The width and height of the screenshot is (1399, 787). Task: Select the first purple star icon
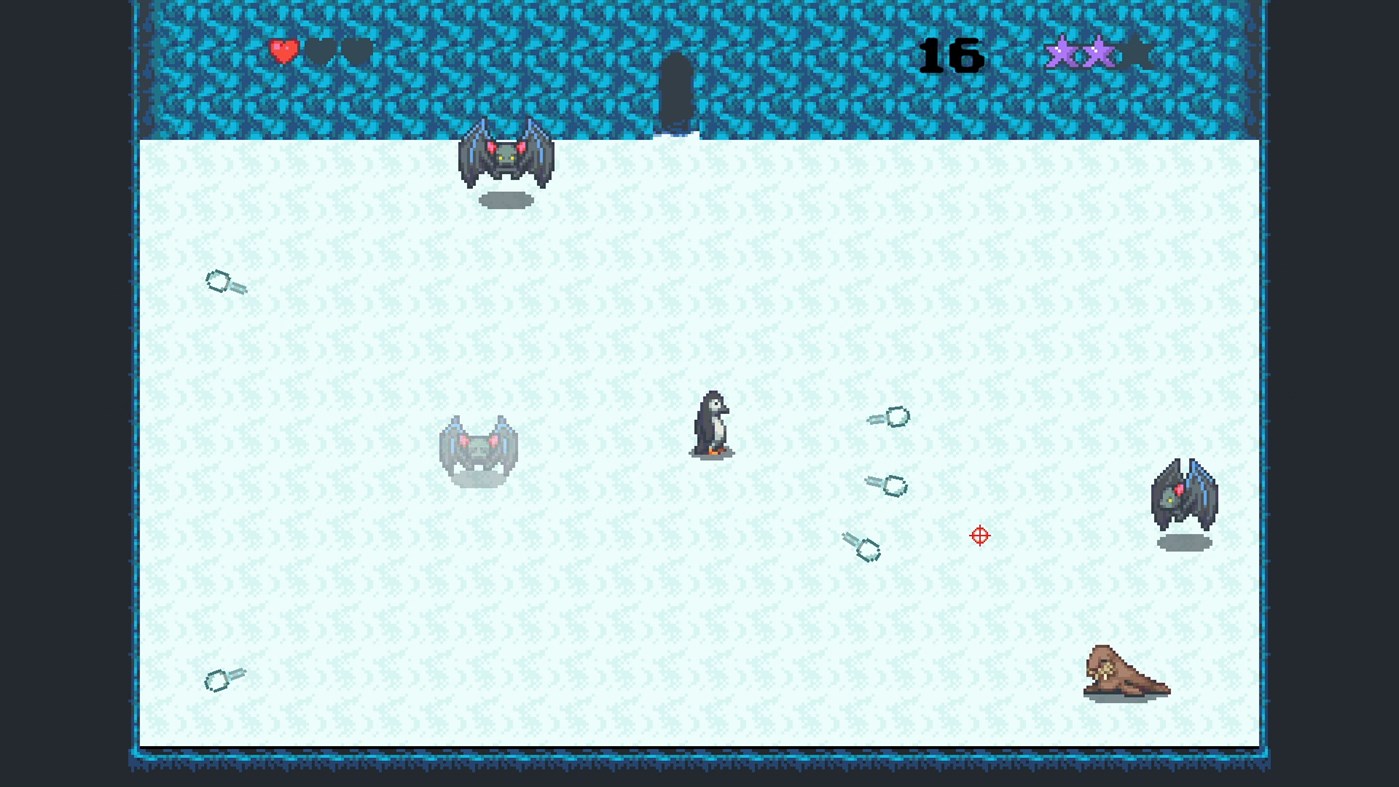[x=1060, y=53]
